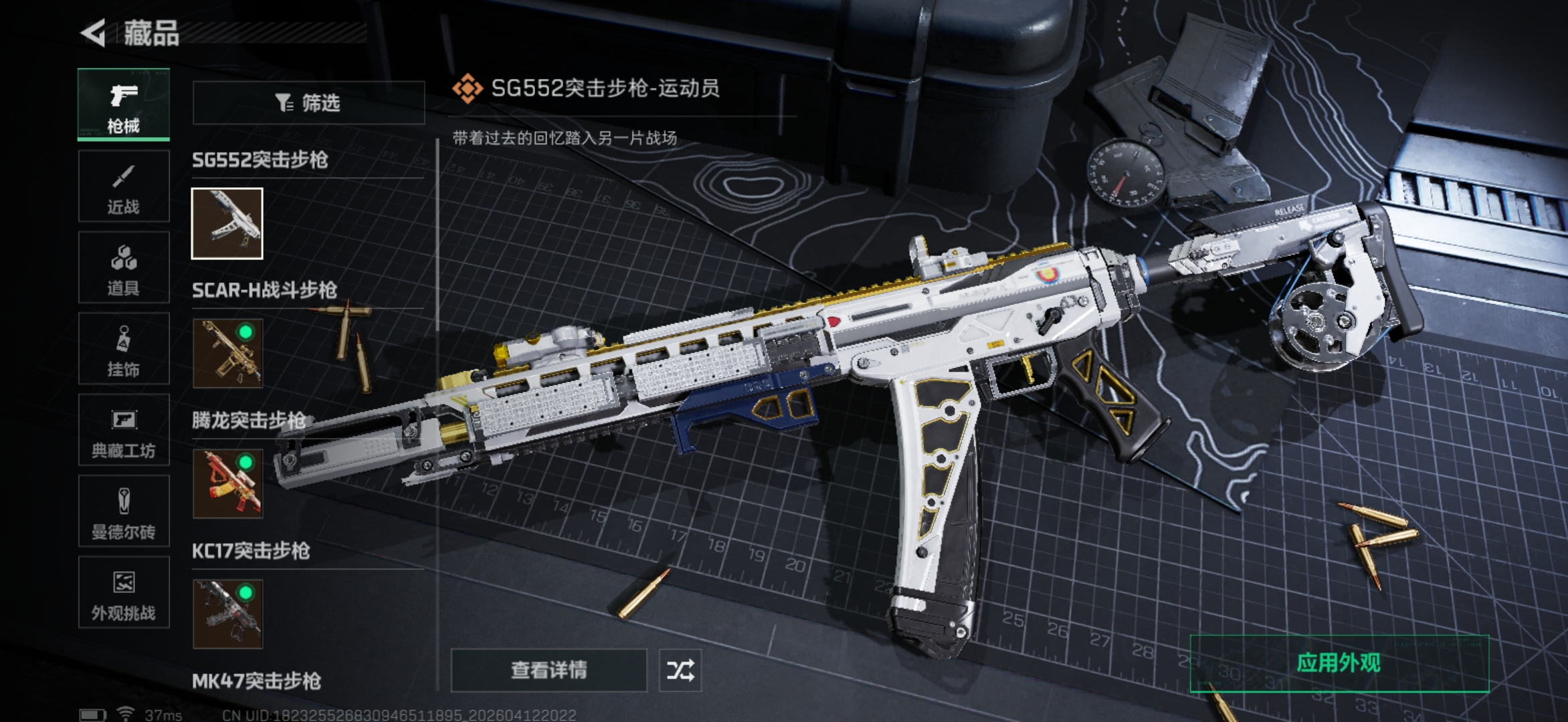Open the 外观挑战 appearance challenge tab
Viewport: 1568px width, 722px height.
click(x=124, y=593)
